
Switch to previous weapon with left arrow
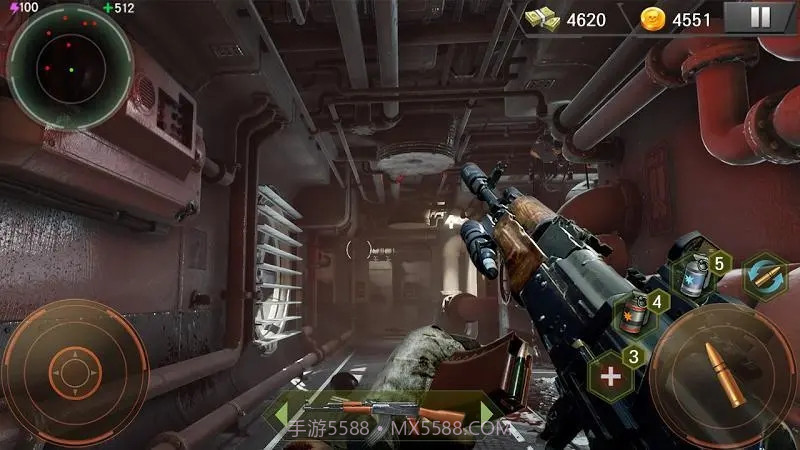(283, 410)
